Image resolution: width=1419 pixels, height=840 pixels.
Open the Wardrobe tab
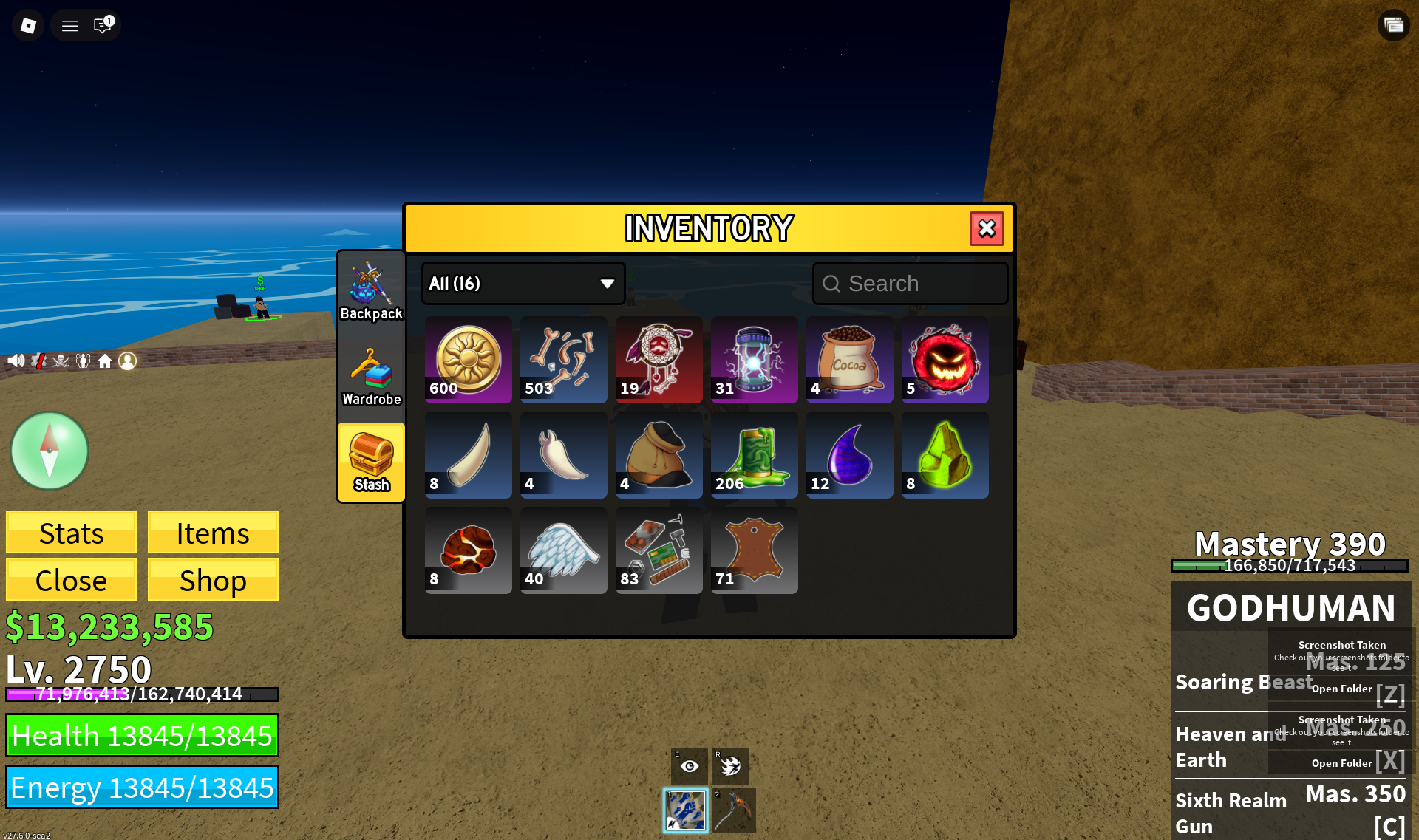(371, 378)
